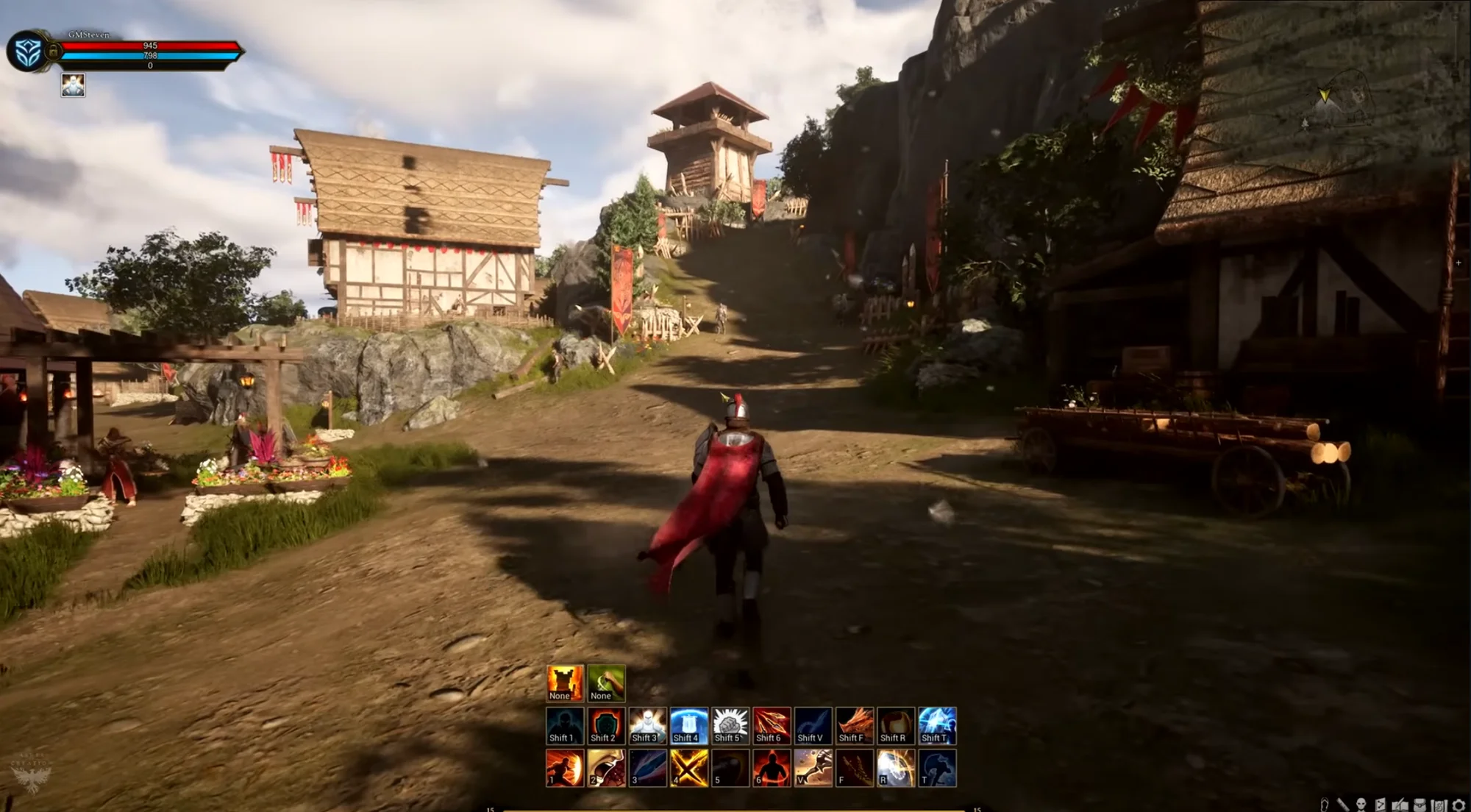Use the blue energy orb ability Shift T
1471x812 pixels.
(937, 725)
